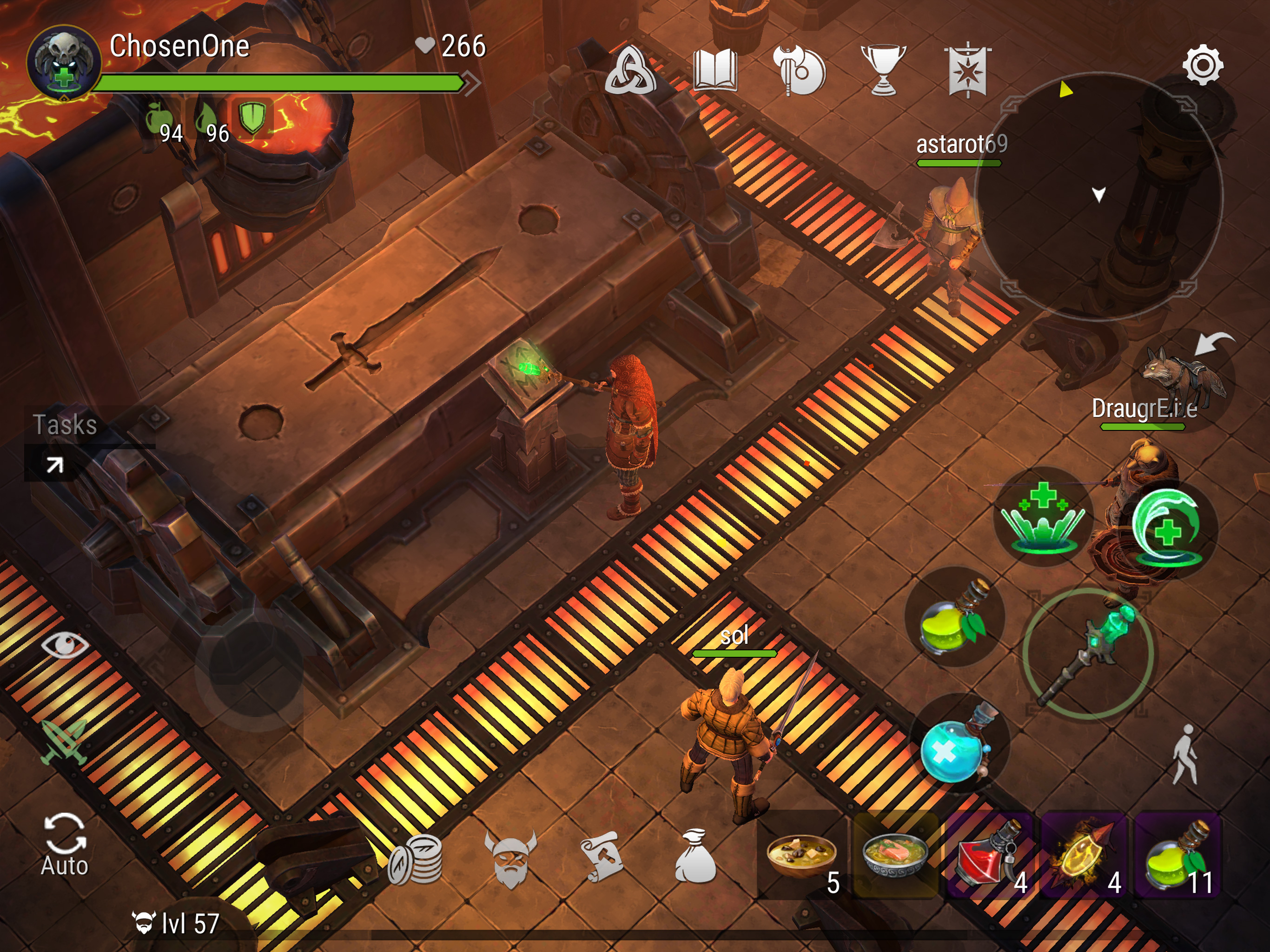Viewport: 1270px width, 952px height.
Task: Open the coin stack shop icon
Action: pos(416,859)
